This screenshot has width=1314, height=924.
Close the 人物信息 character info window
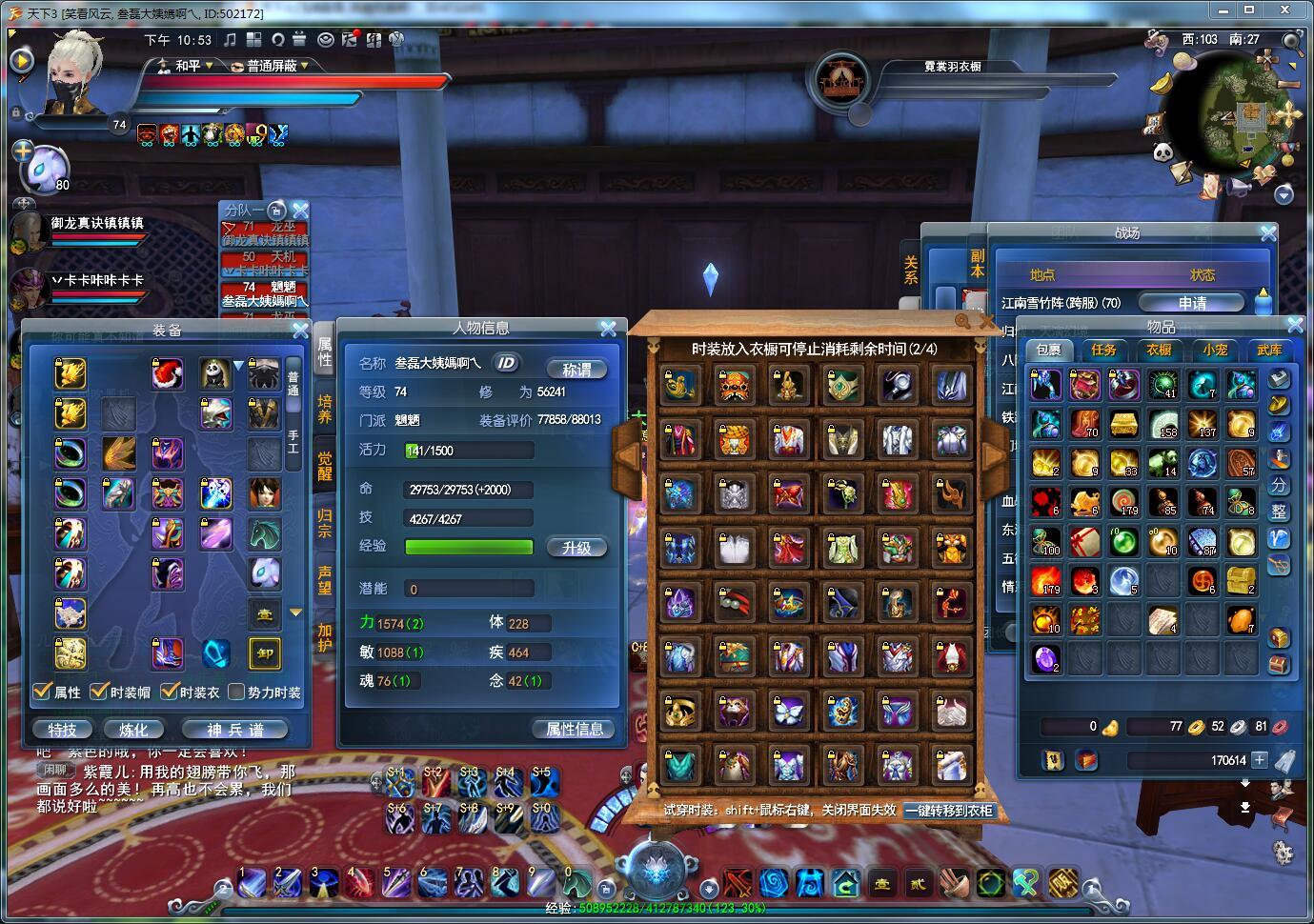609,329
